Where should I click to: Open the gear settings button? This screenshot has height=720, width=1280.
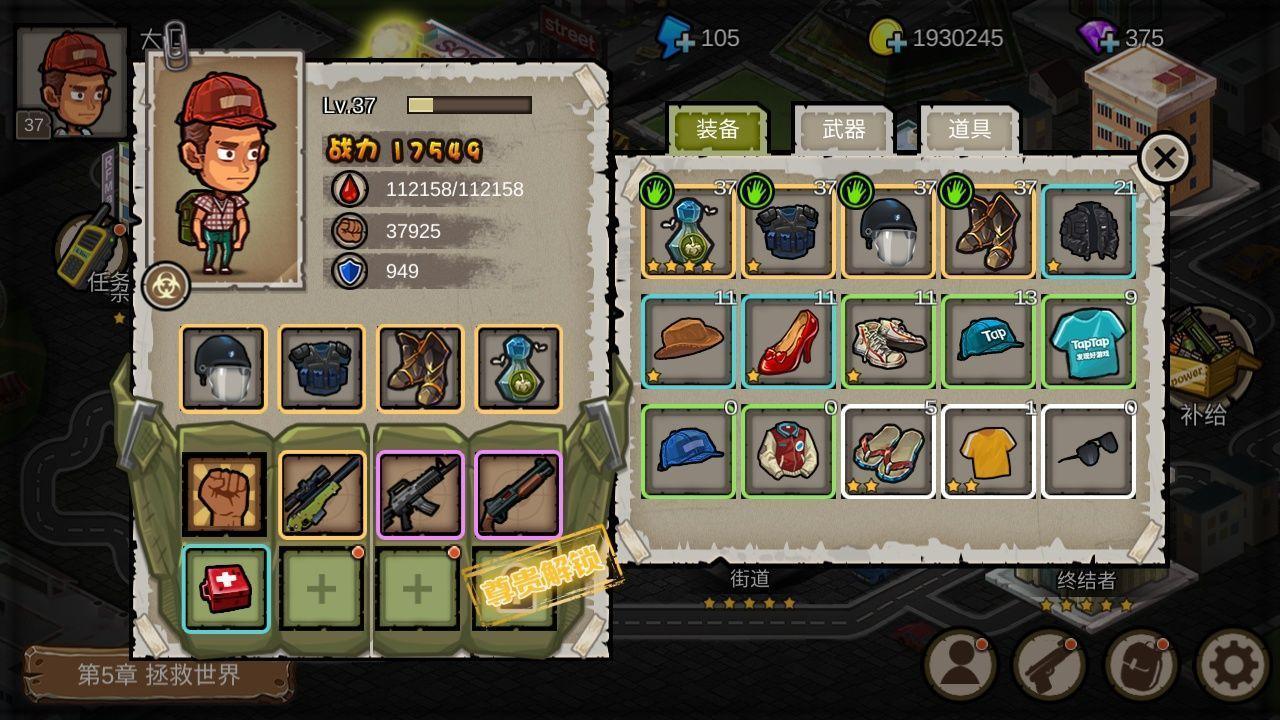pyautogui.click(x=1232, y=665)
